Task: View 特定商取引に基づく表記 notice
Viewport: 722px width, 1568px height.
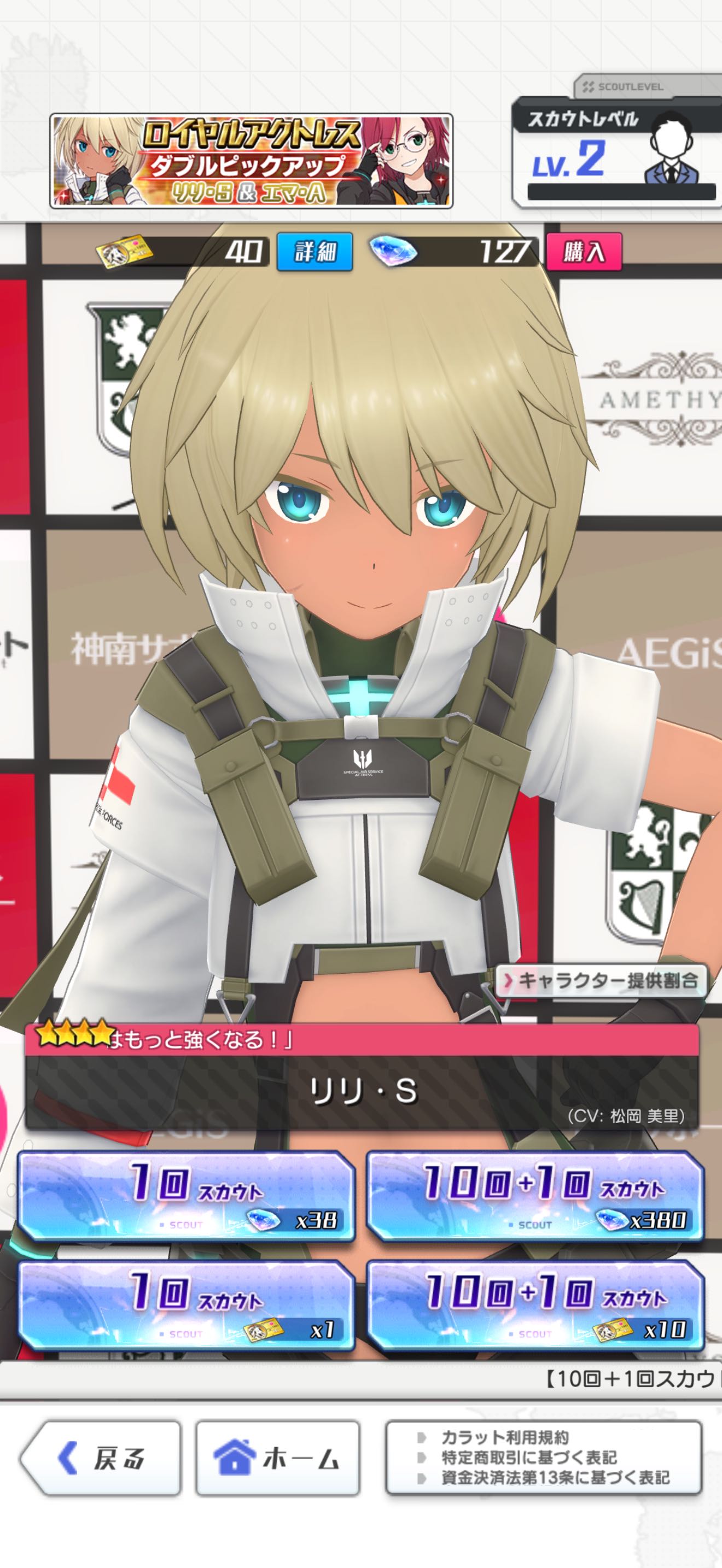Action: click(528, 1457)
